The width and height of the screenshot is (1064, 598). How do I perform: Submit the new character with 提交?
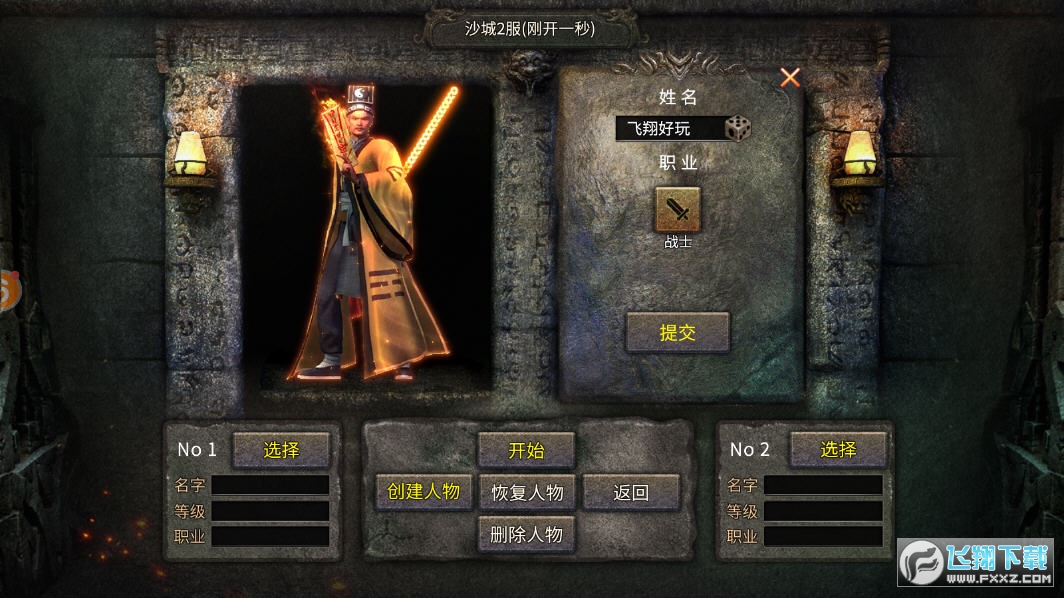678,333
